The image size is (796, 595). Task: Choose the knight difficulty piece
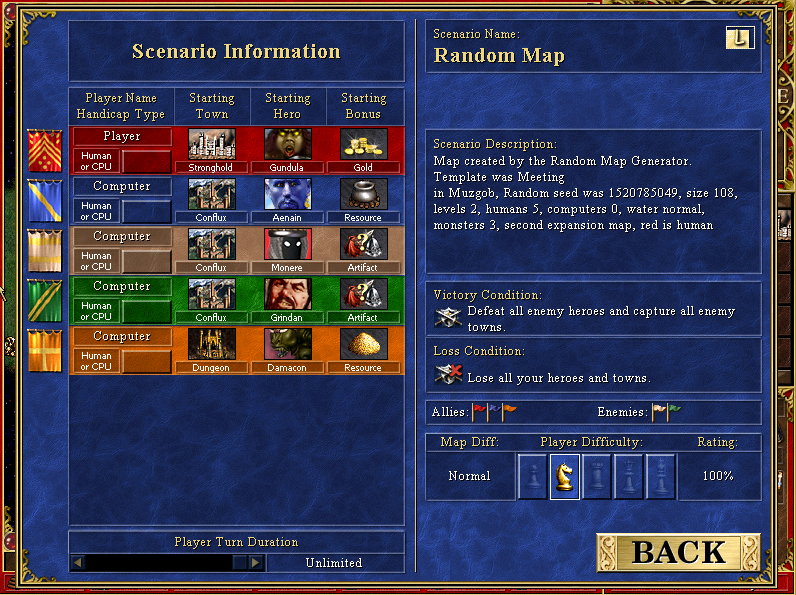click(565, 476)
